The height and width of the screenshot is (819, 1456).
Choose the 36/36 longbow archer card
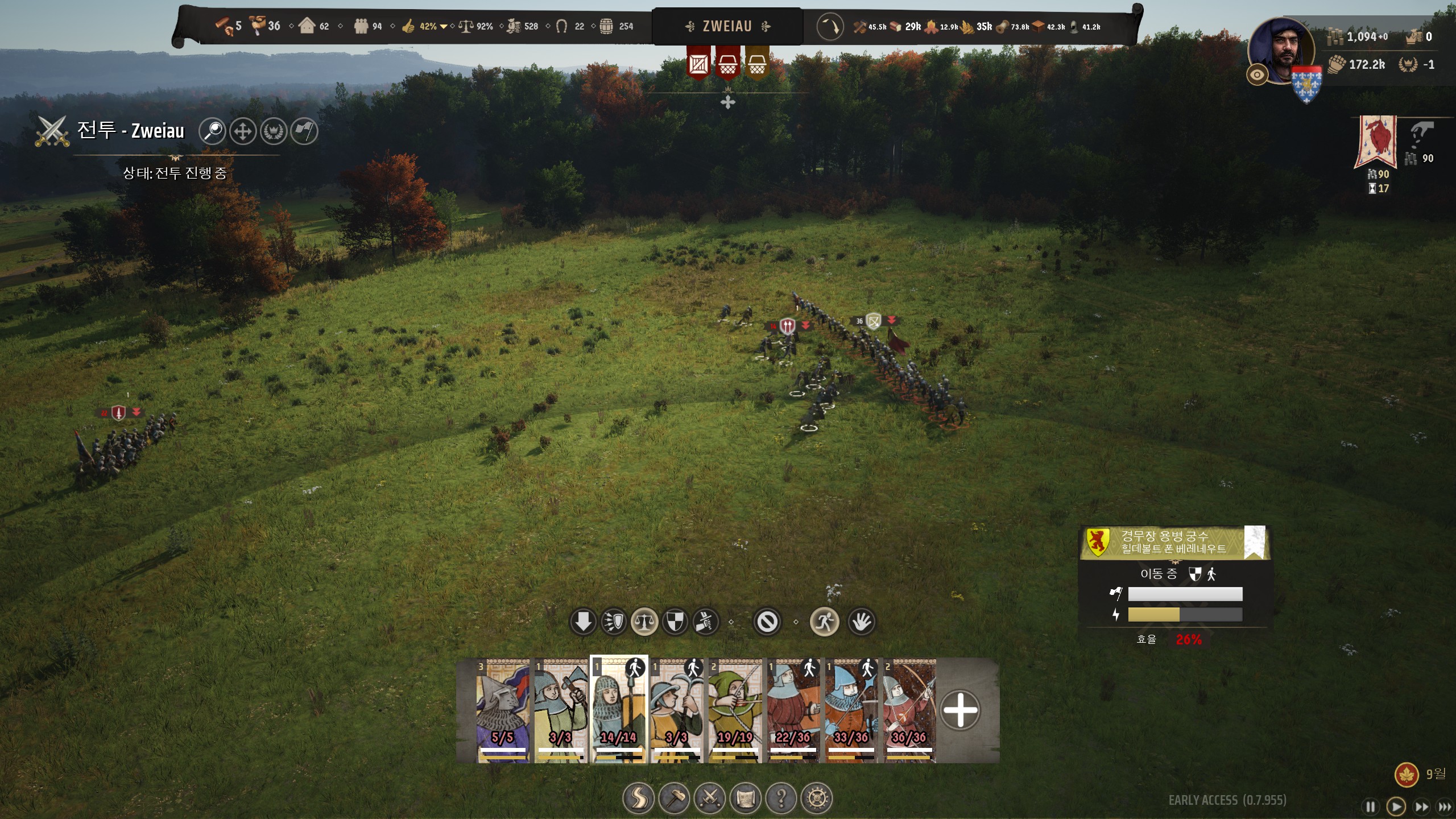(x=908, y=710)
